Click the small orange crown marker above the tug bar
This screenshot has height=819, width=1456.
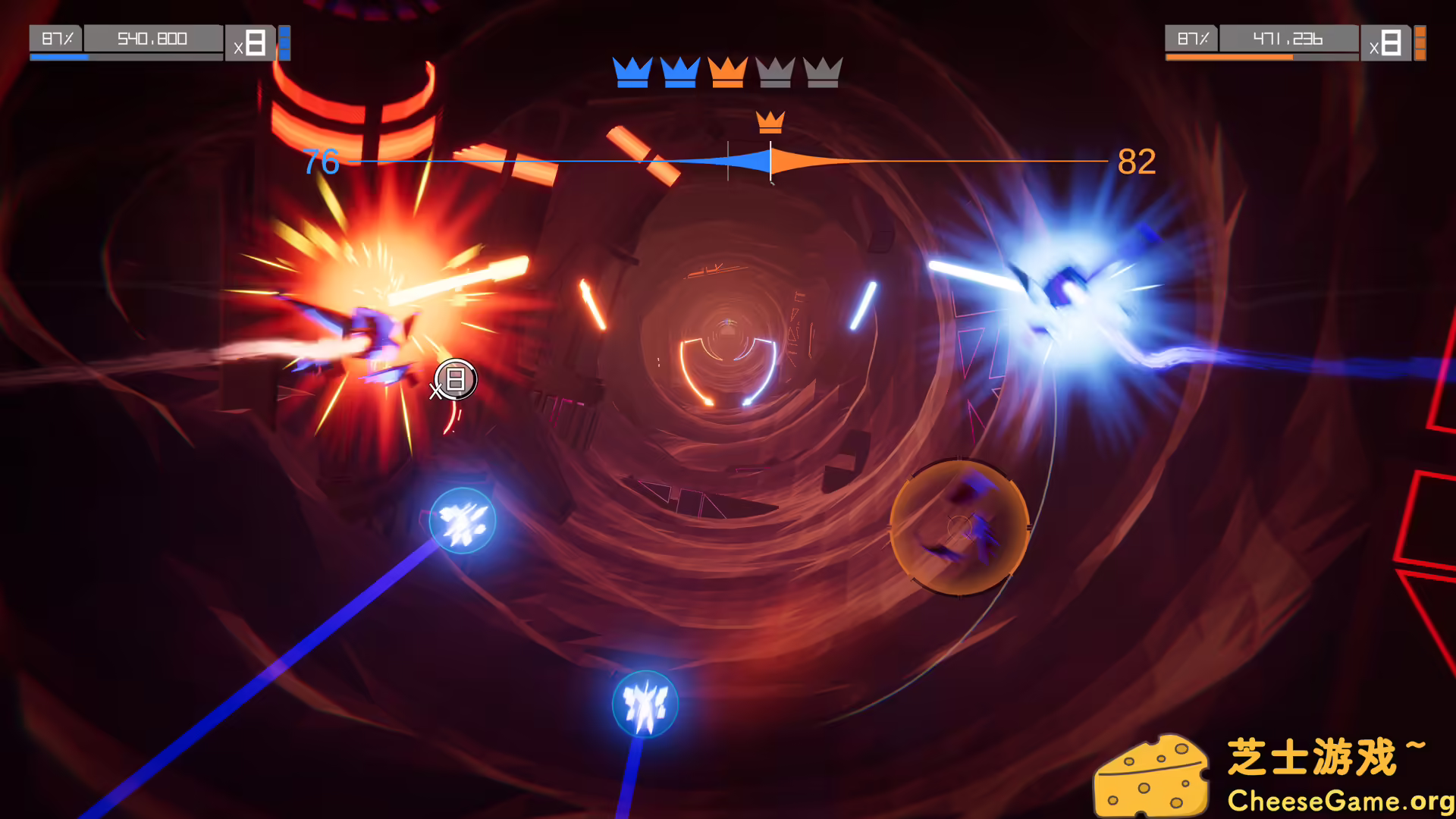coord(770,121)
